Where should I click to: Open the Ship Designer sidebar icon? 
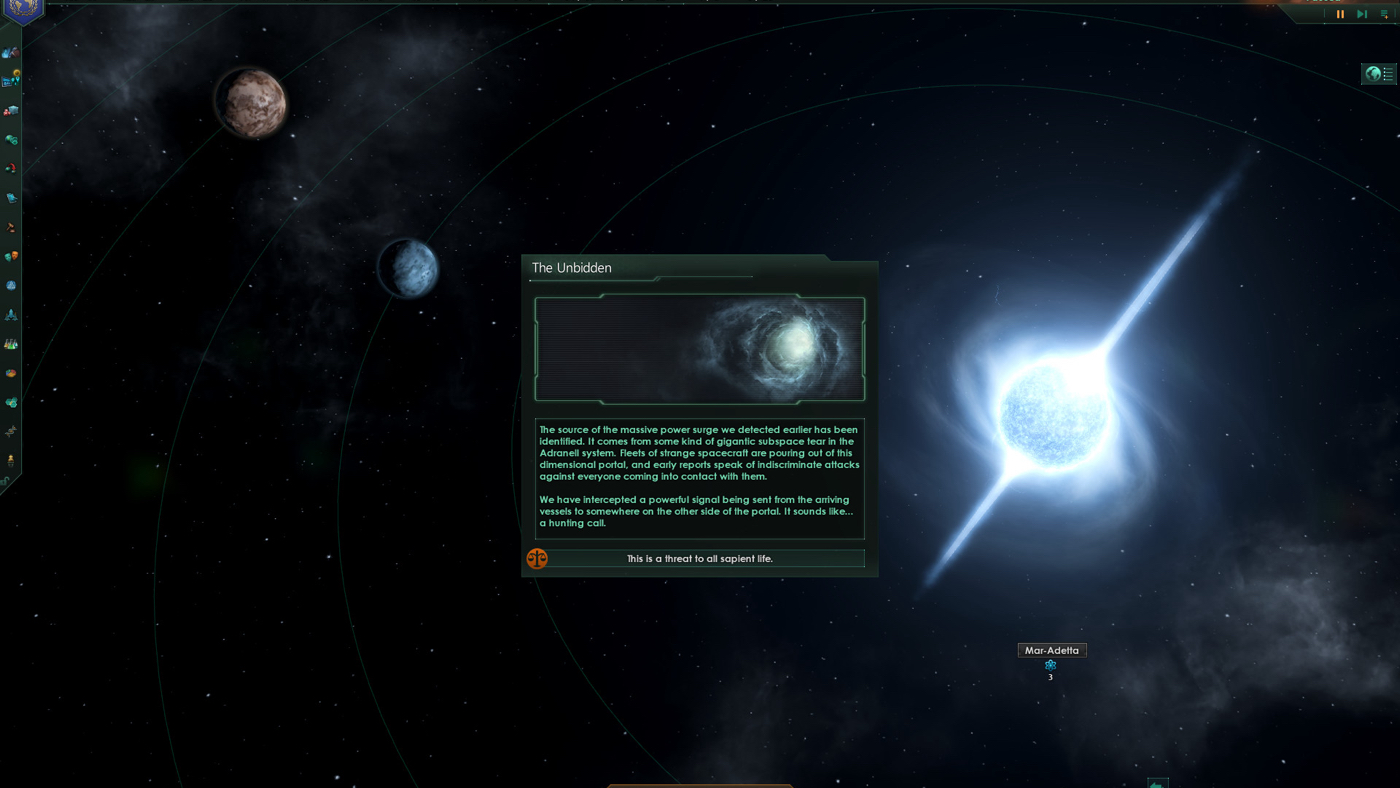pos(10,314)
